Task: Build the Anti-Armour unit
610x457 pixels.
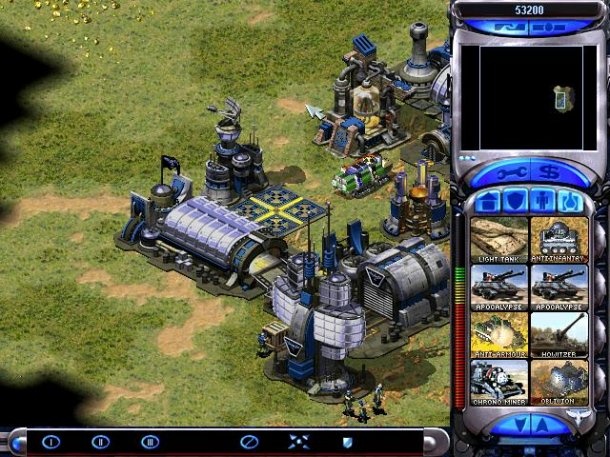Action: pos(500,333)
